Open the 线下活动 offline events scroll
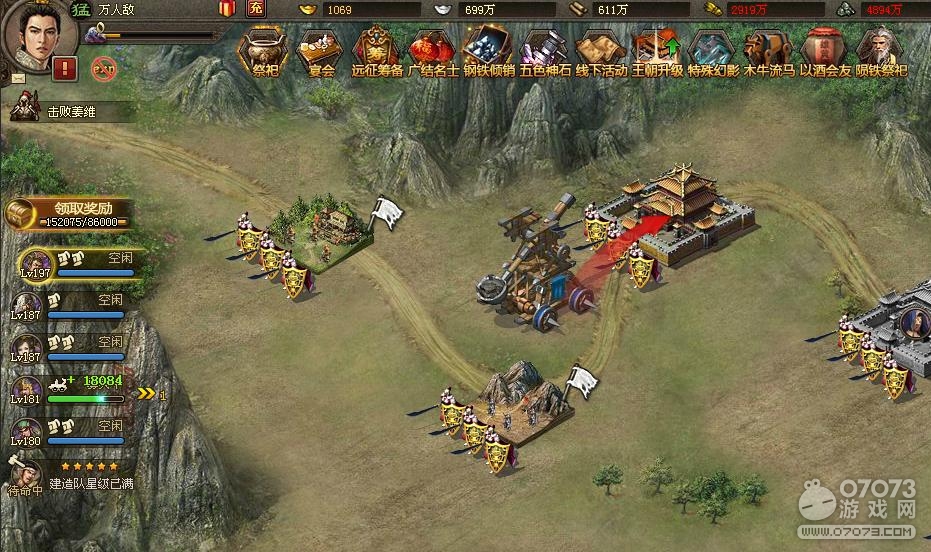This screenshot has width=931, height=552. (x=600, y=50)
